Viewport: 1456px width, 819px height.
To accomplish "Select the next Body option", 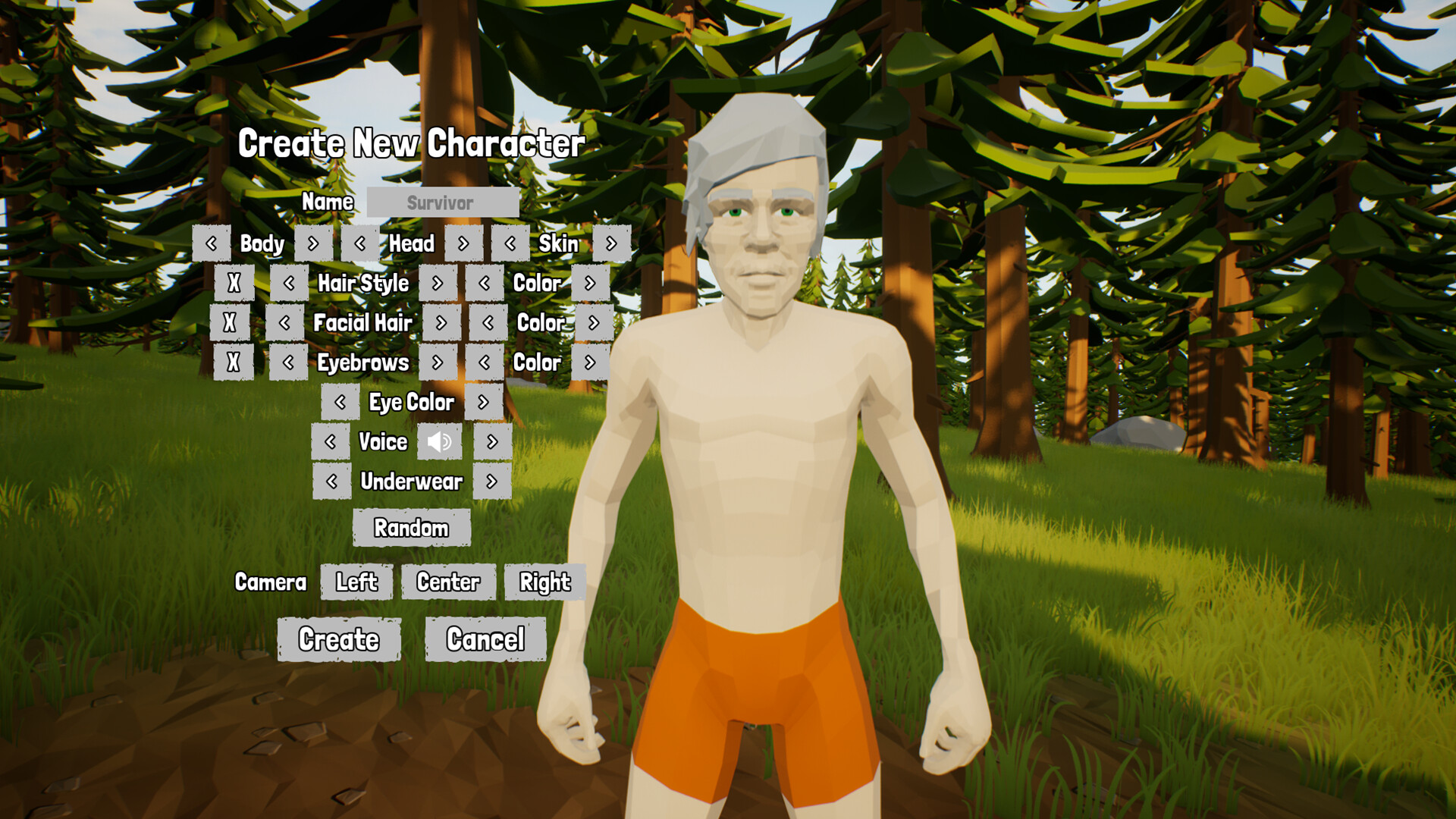I will (x=315, y=244).
